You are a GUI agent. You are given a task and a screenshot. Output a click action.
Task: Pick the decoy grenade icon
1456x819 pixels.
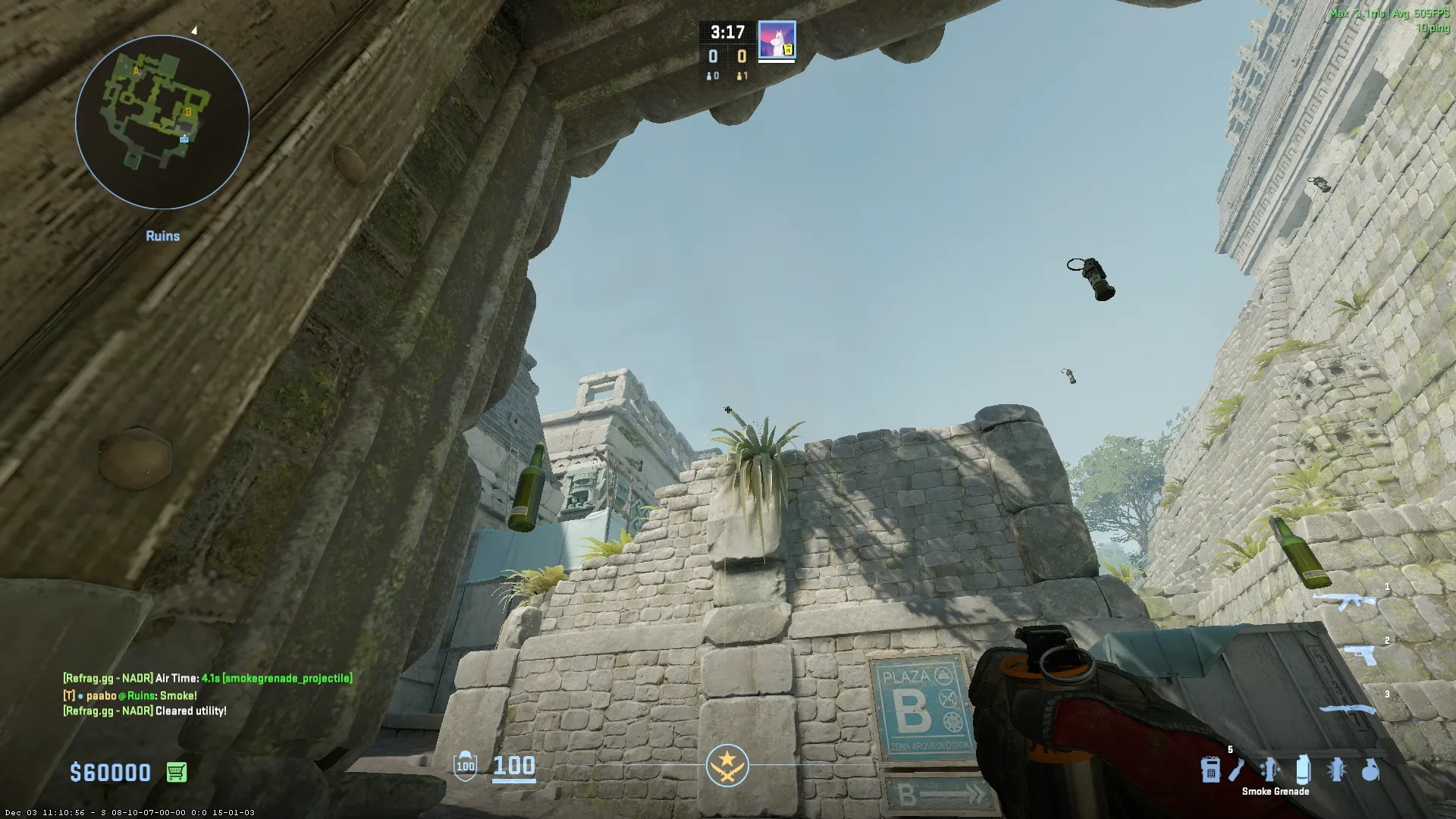click(1269, 770)
